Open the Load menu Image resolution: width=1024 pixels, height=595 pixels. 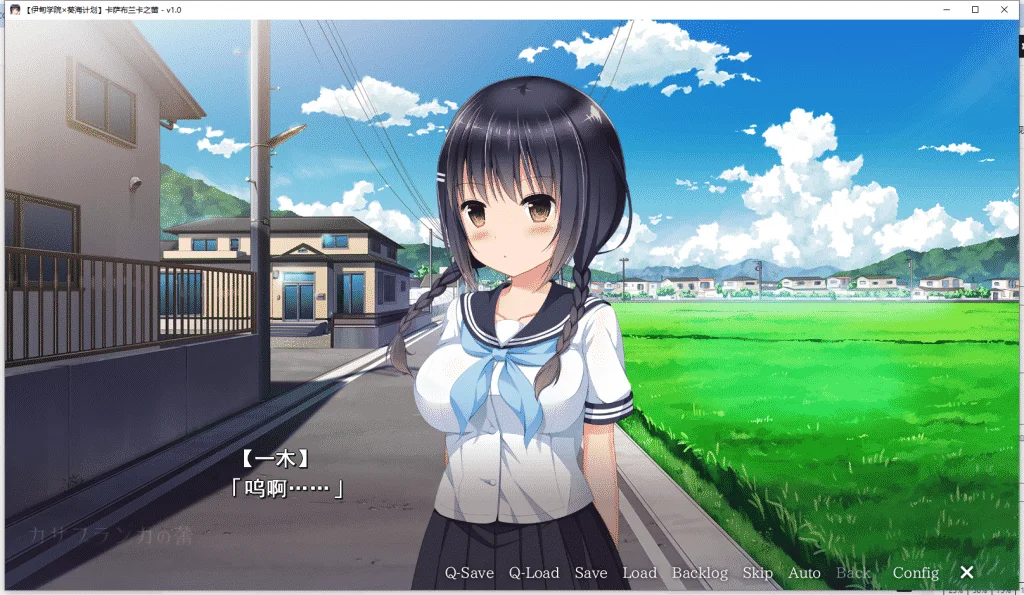point(639,573)
